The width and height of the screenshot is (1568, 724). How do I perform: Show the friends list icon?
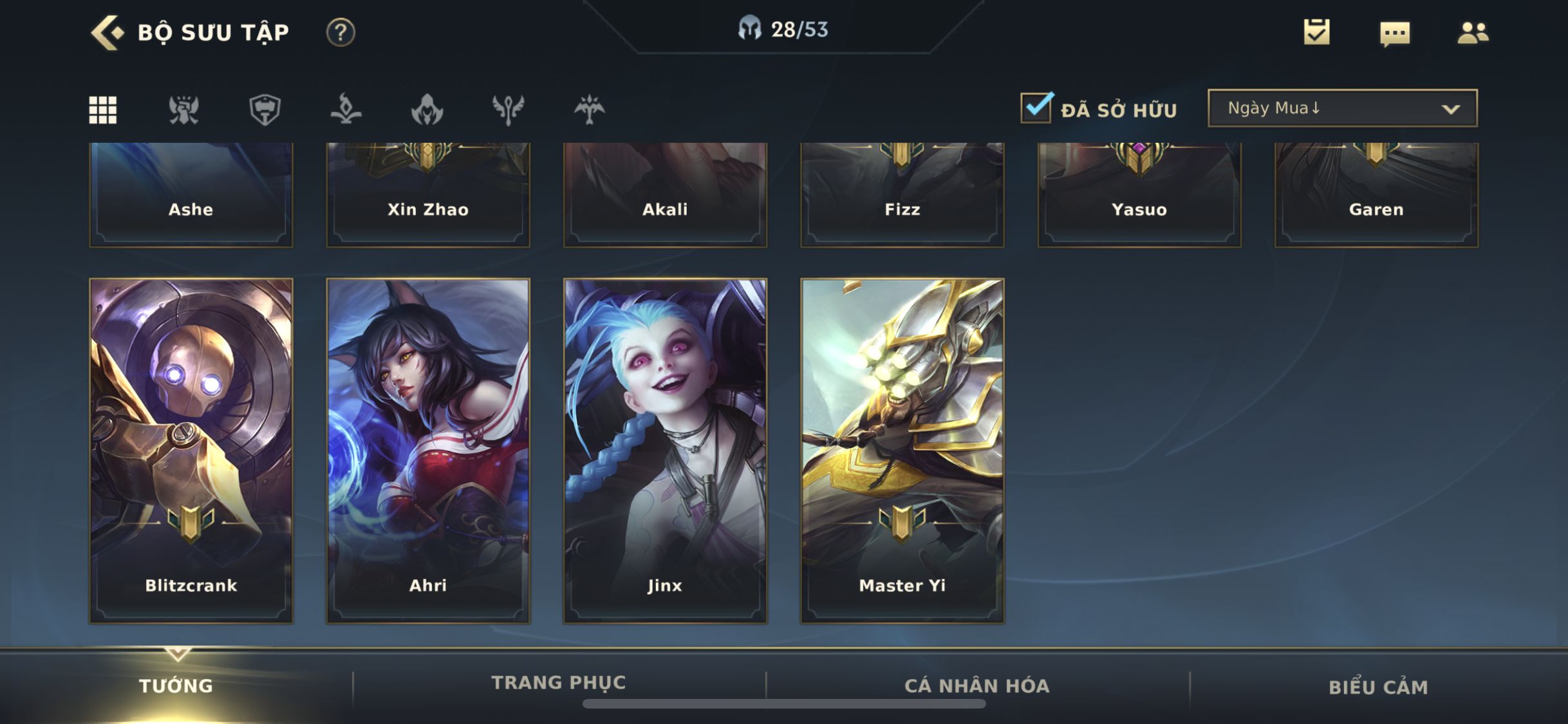point(1473,33)
